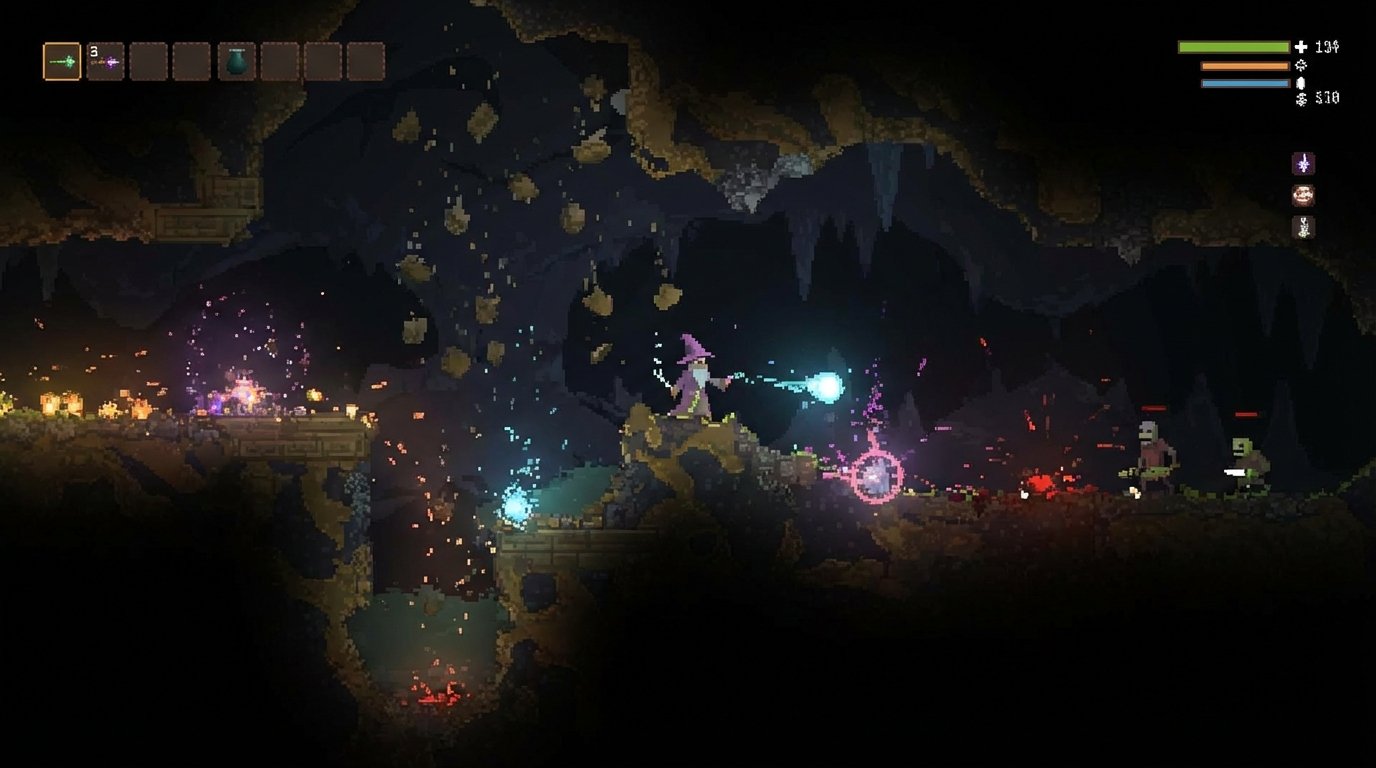Switch to the purple wand slot
The image size is (1376, 768).
coord(105,62)
